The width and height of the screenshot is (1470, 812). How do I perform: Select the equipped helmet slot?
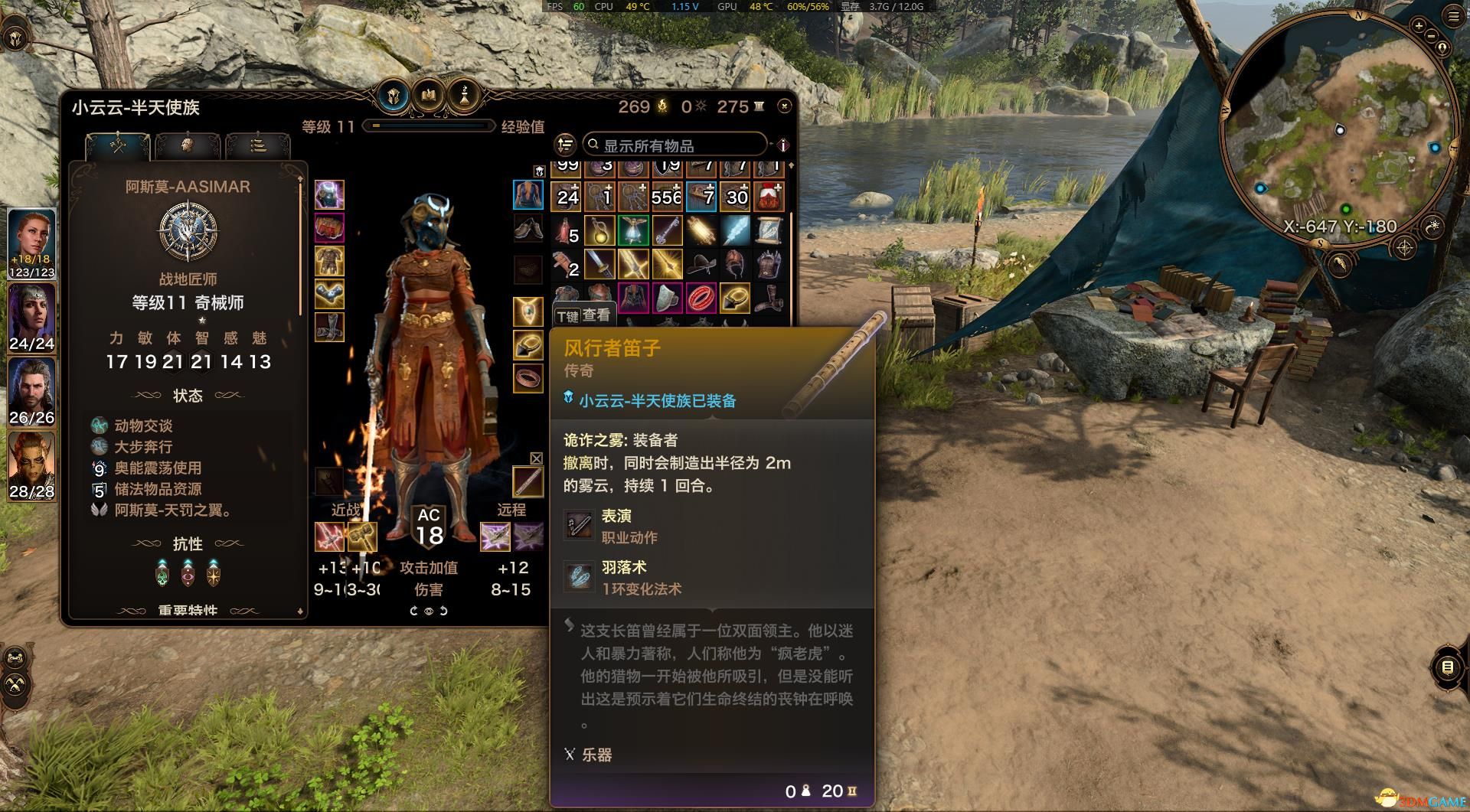coord(329,195)
